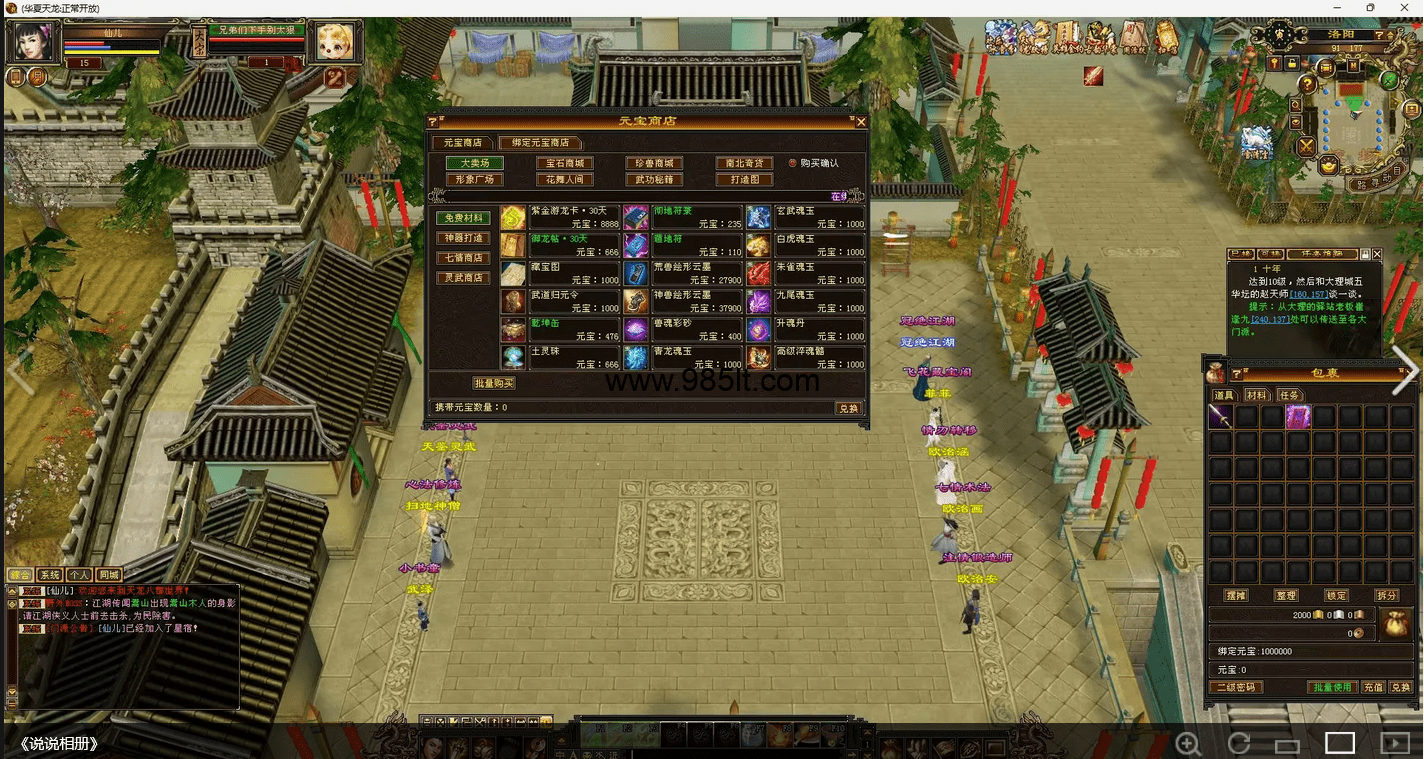The image size is (1424, 759).
Task: Click the 整理 sort button in the bag
Action: (1286, 595)
